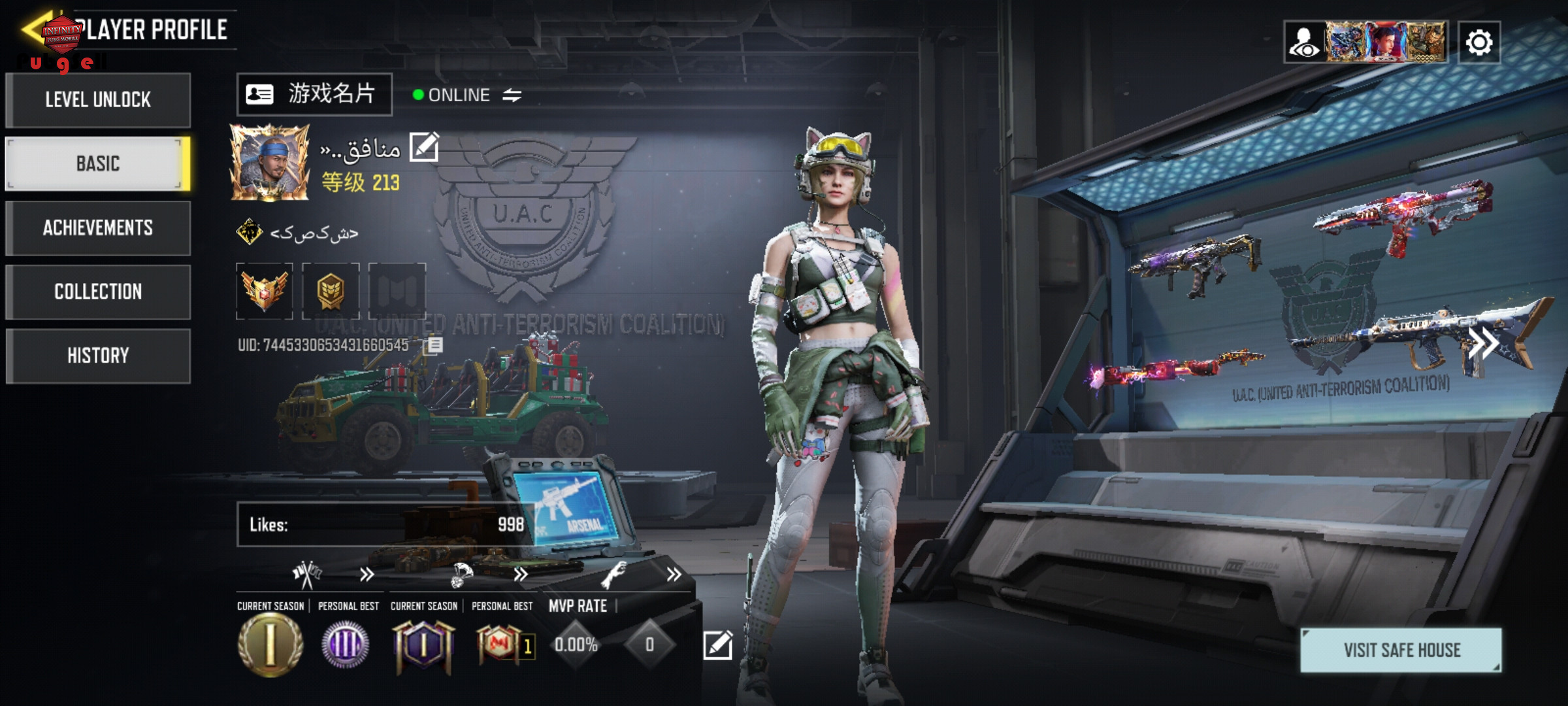The image size is (1568, 706).
Task: Edit the MVP rate stats display
Action: point(717,646)
